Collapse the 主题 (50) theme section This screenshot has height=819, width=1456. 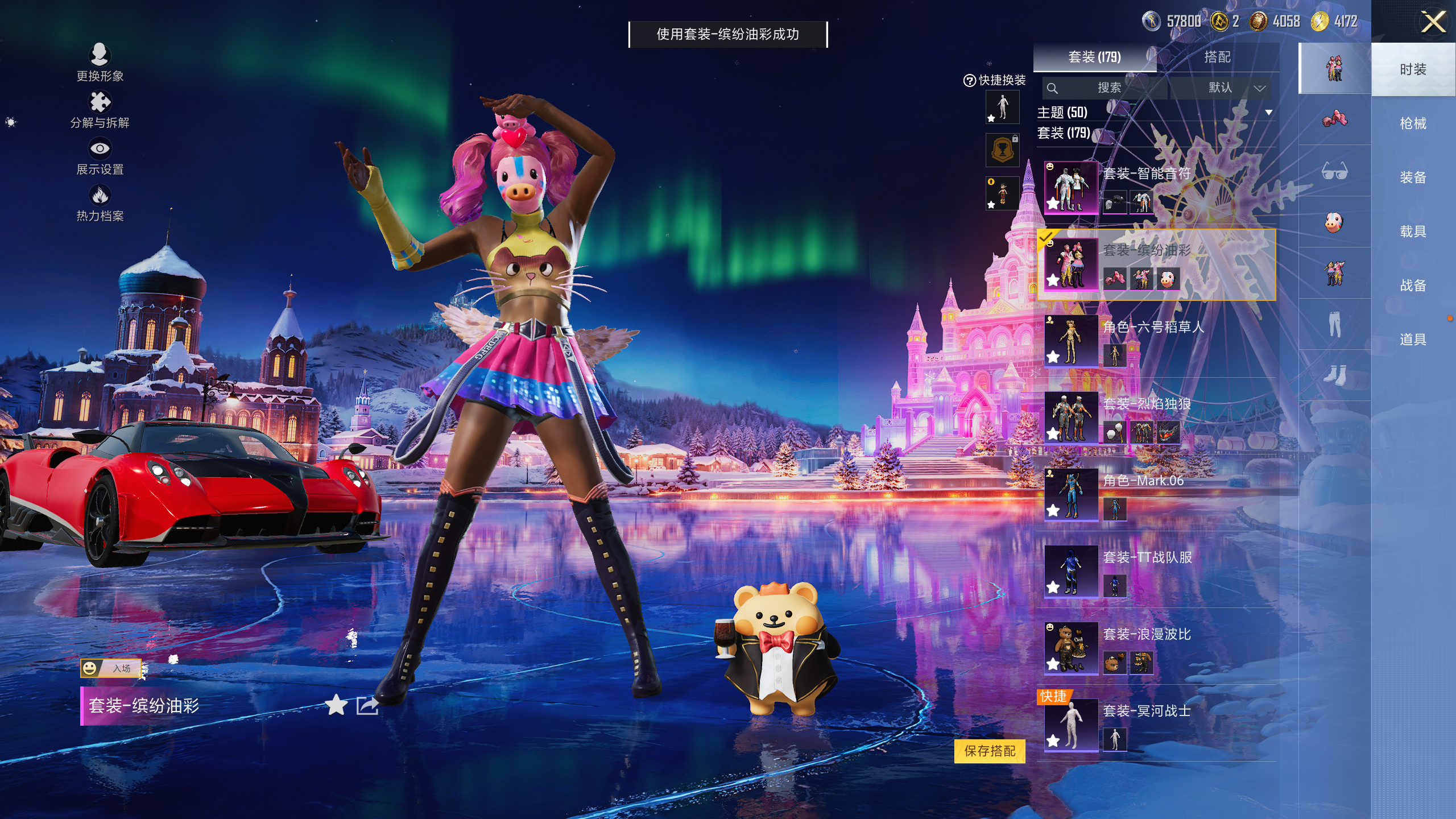[x=1268, y=113]
